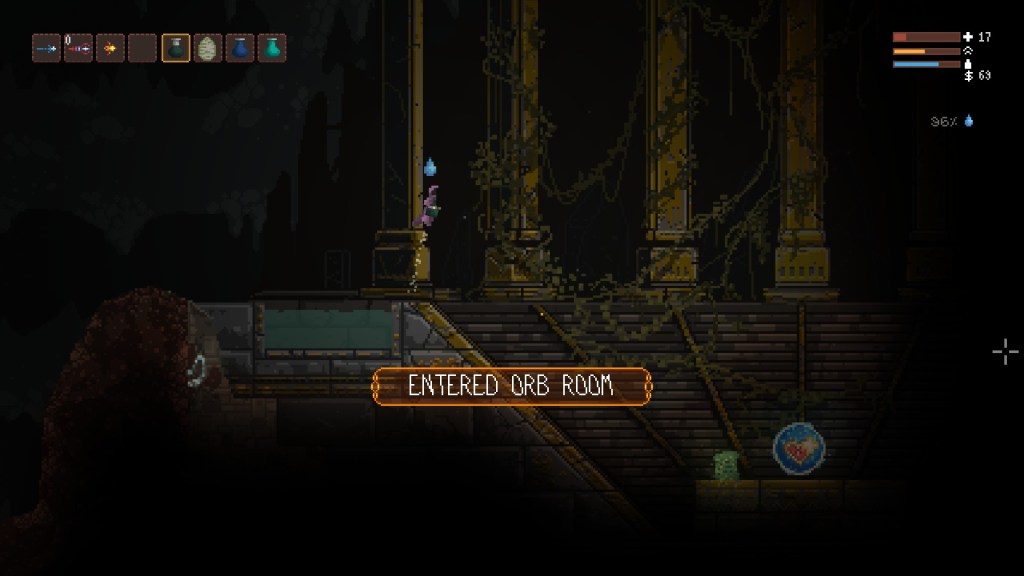Equip the orange fiery wand slot

tap(110, 48)
